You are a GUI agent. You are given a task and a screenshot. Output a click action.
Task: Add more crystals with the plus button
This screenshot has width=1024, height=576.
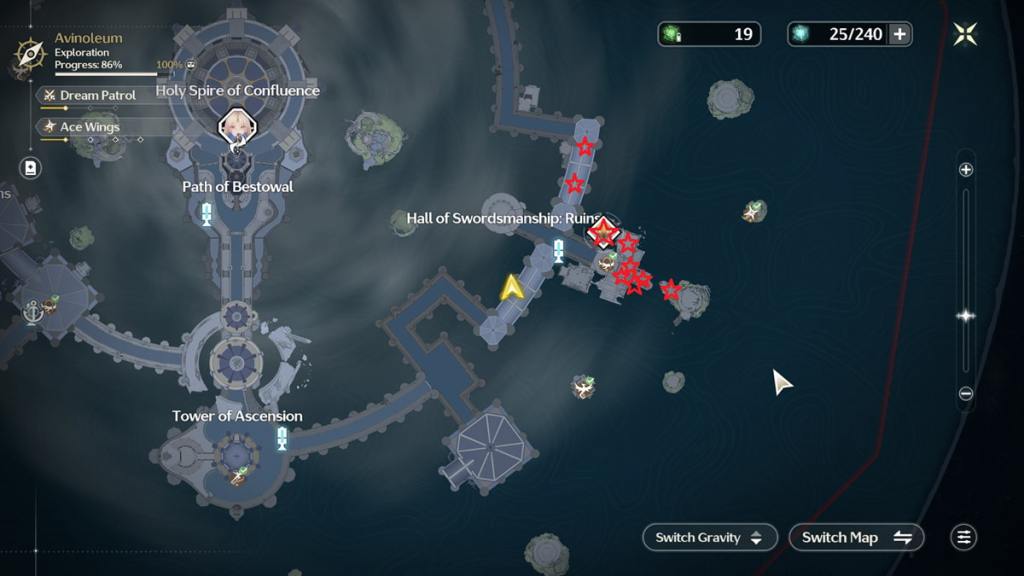[x=900, y=35]
